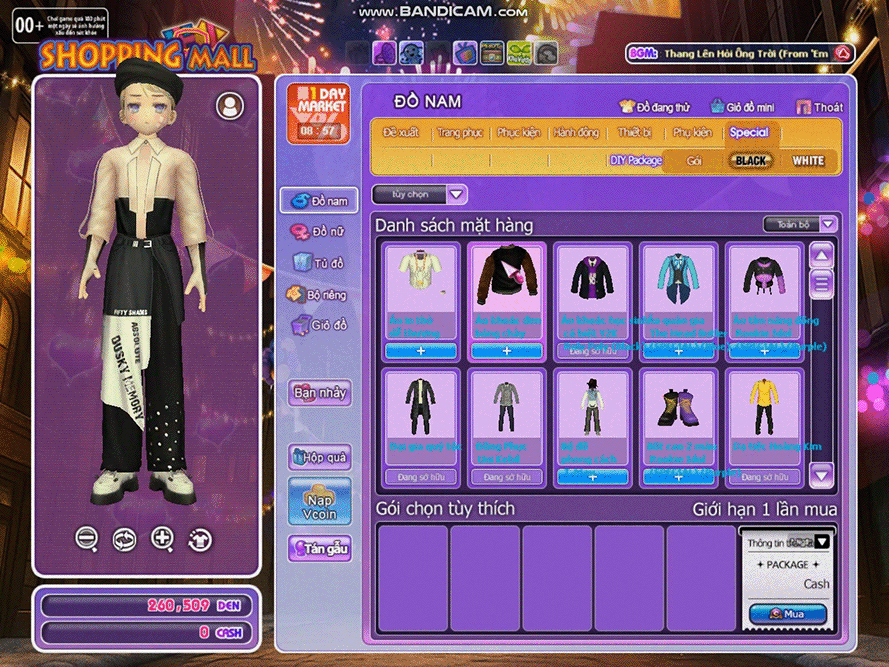Switch to the Trang phục tab
The height and width of the screenshot is (667, 889).
pyautogui.click(x=460, y=133)
